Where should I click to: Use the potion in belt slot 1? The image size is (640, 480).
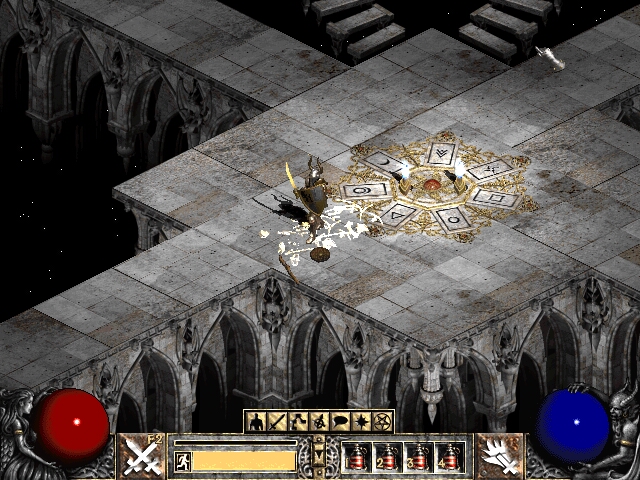355,457
